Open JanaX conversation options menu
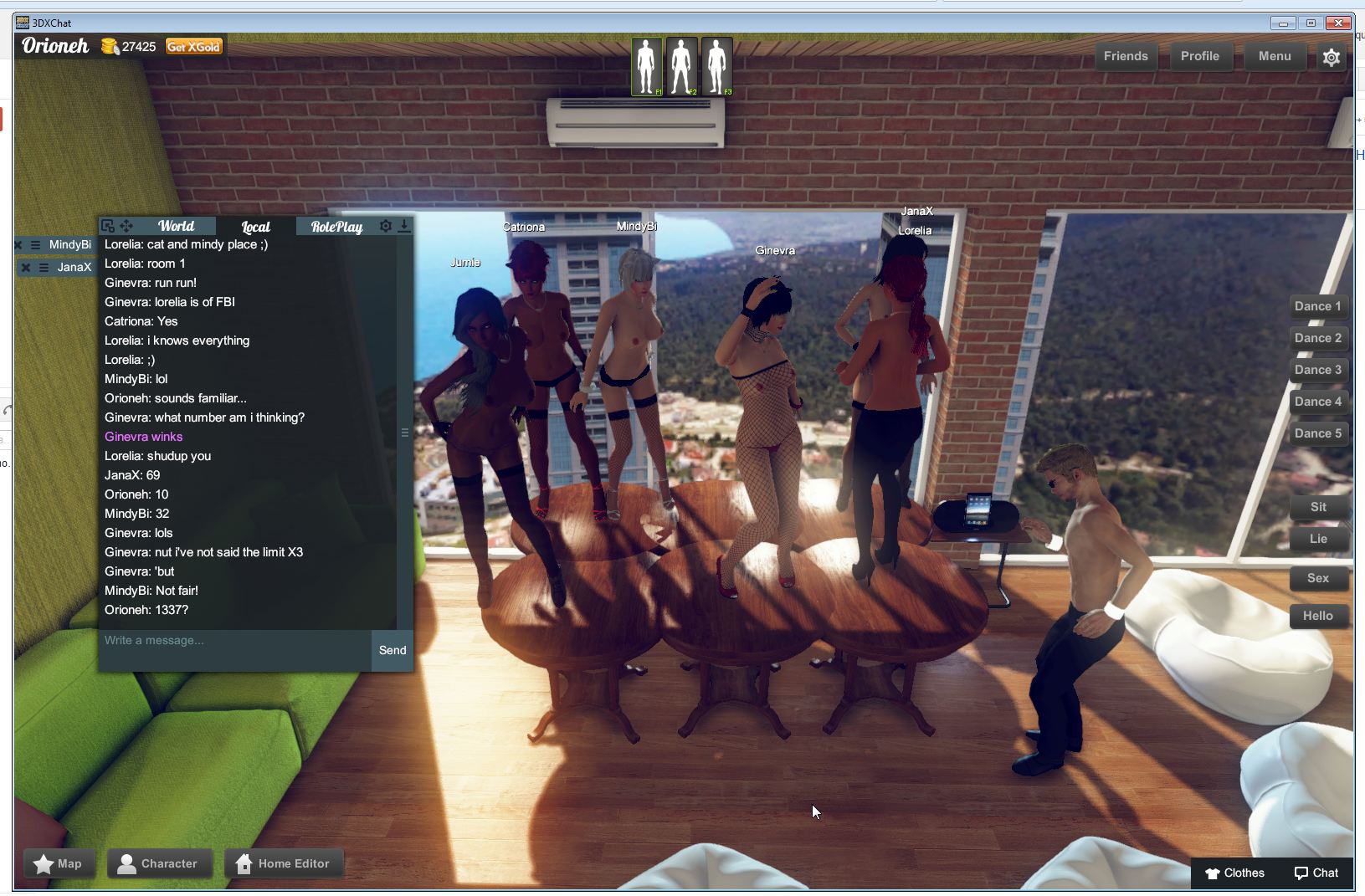The width and height of the screenshot is (1365, 896). (x=42, y=267)
